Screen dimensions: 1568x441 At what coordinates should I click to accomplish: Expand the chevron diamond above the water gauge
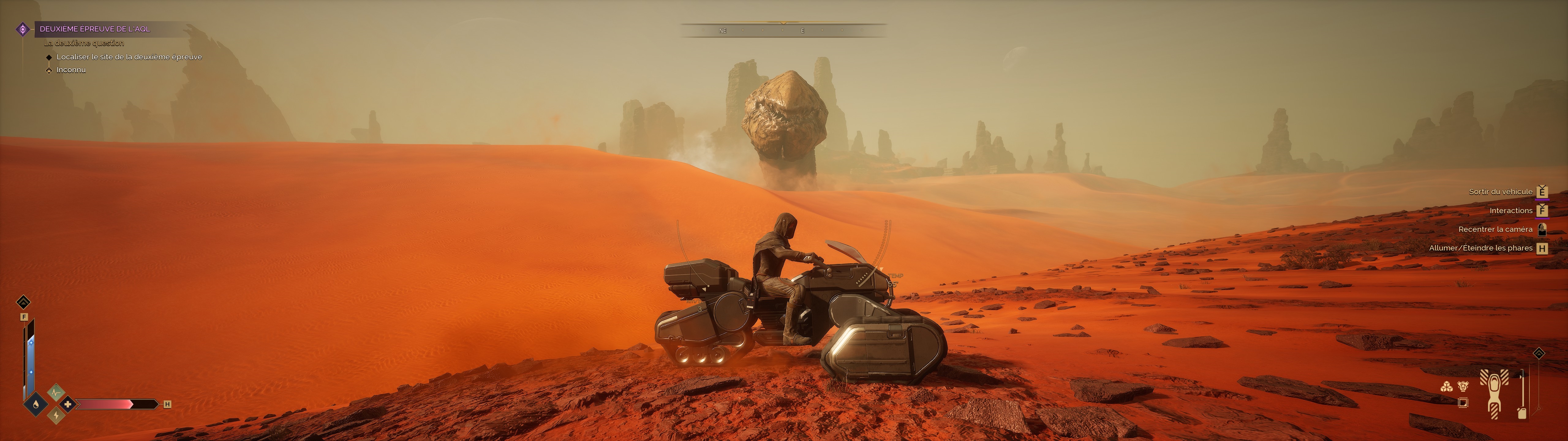click(x=23, y=302)
